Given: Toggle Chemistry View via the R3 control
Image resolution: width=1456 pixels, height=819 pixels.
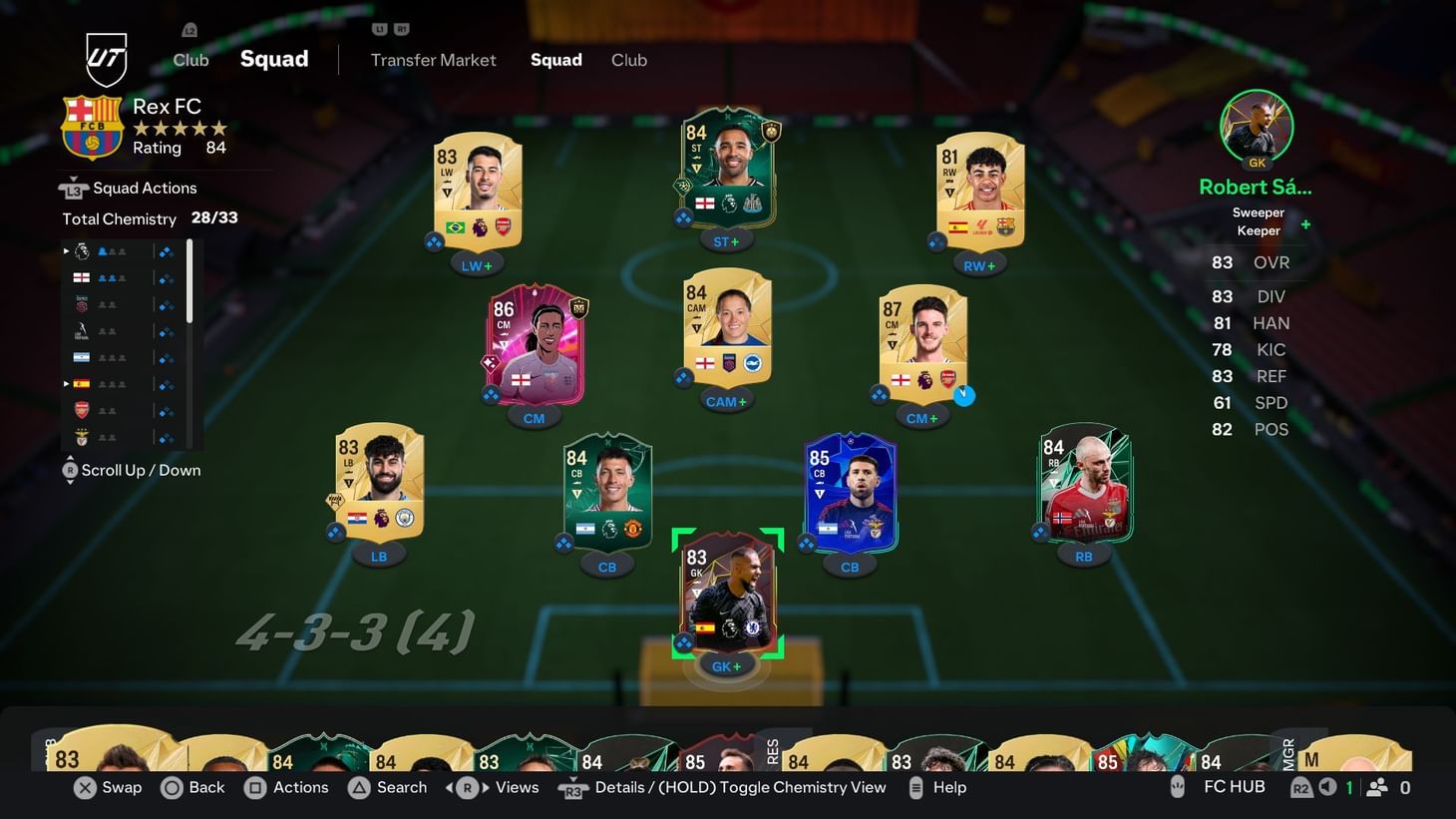Looking at the screenshot, I should coord(573,787).
